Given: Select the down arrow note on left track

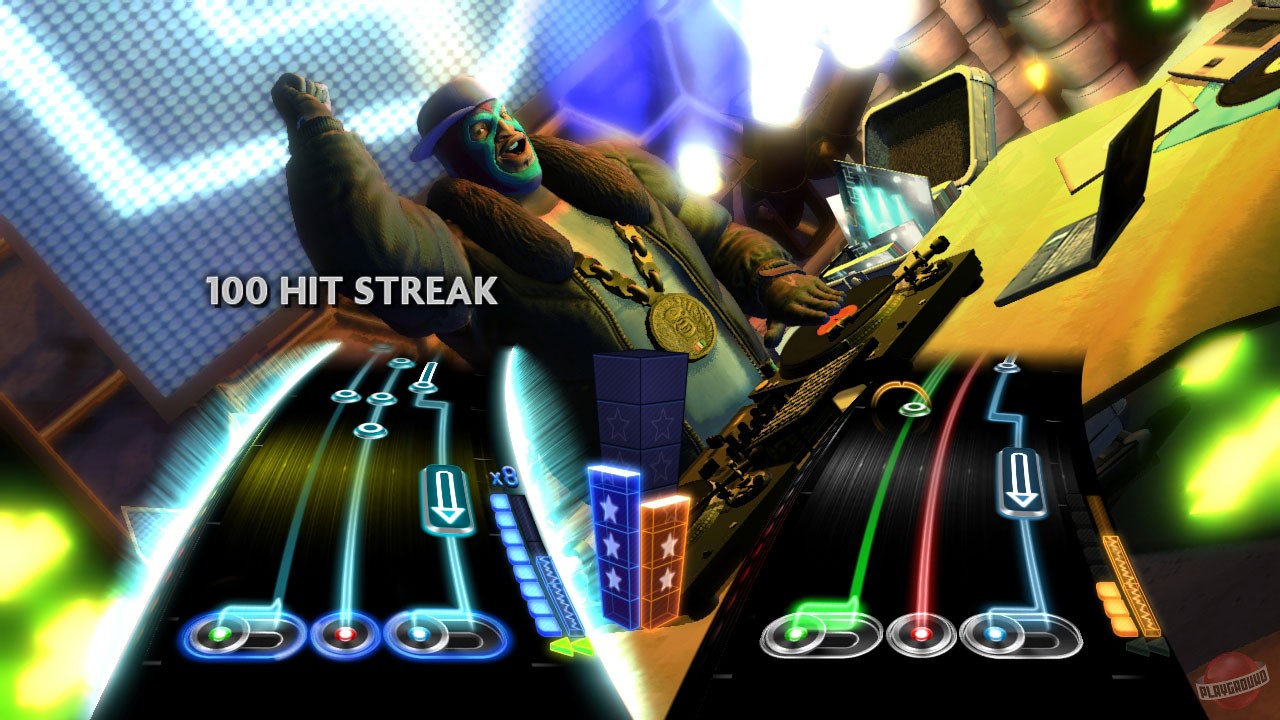Looking at the screenshot, I should [446, 495].
